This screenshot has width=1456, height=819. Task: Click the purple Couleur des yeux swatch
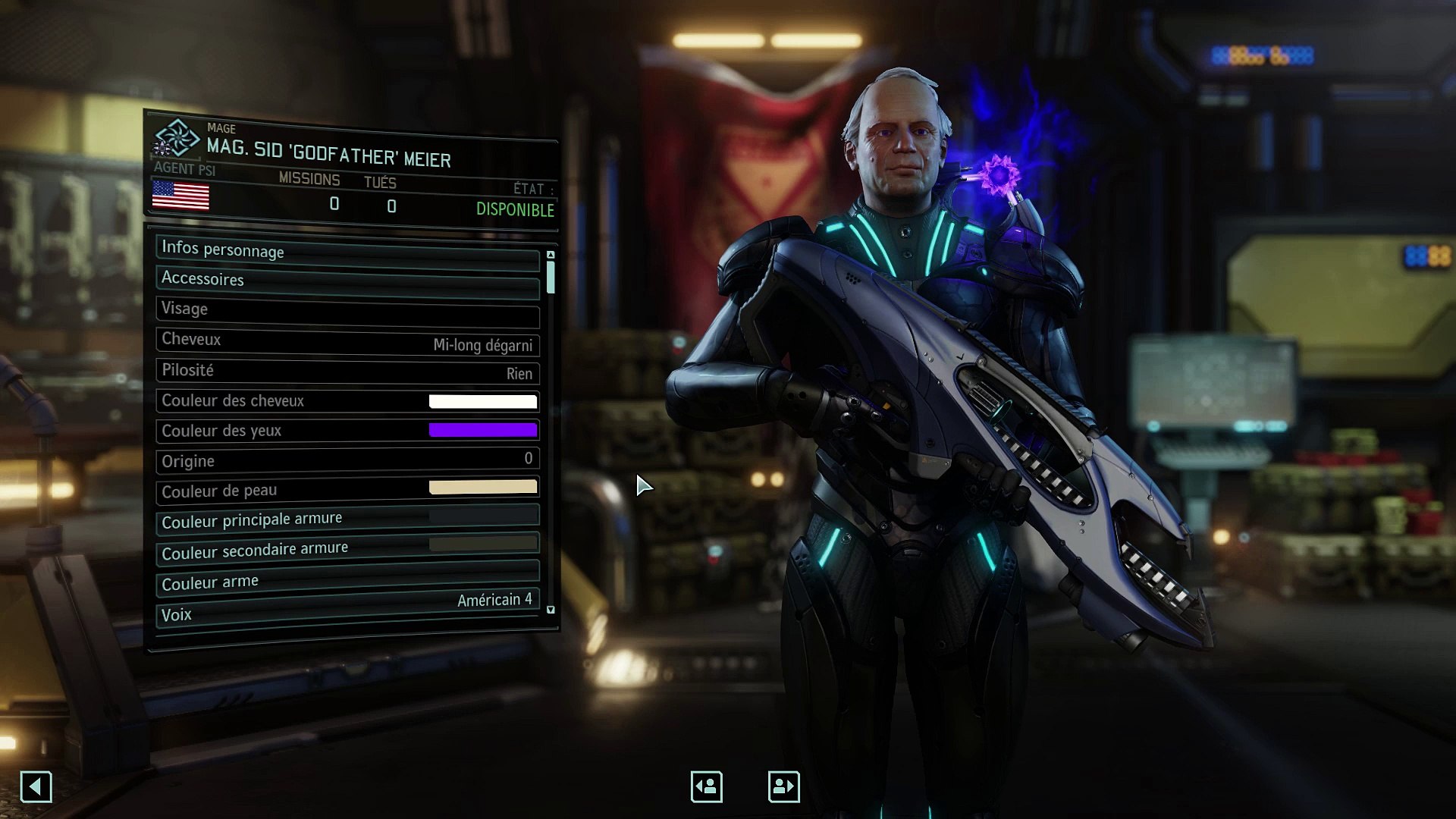483,431
